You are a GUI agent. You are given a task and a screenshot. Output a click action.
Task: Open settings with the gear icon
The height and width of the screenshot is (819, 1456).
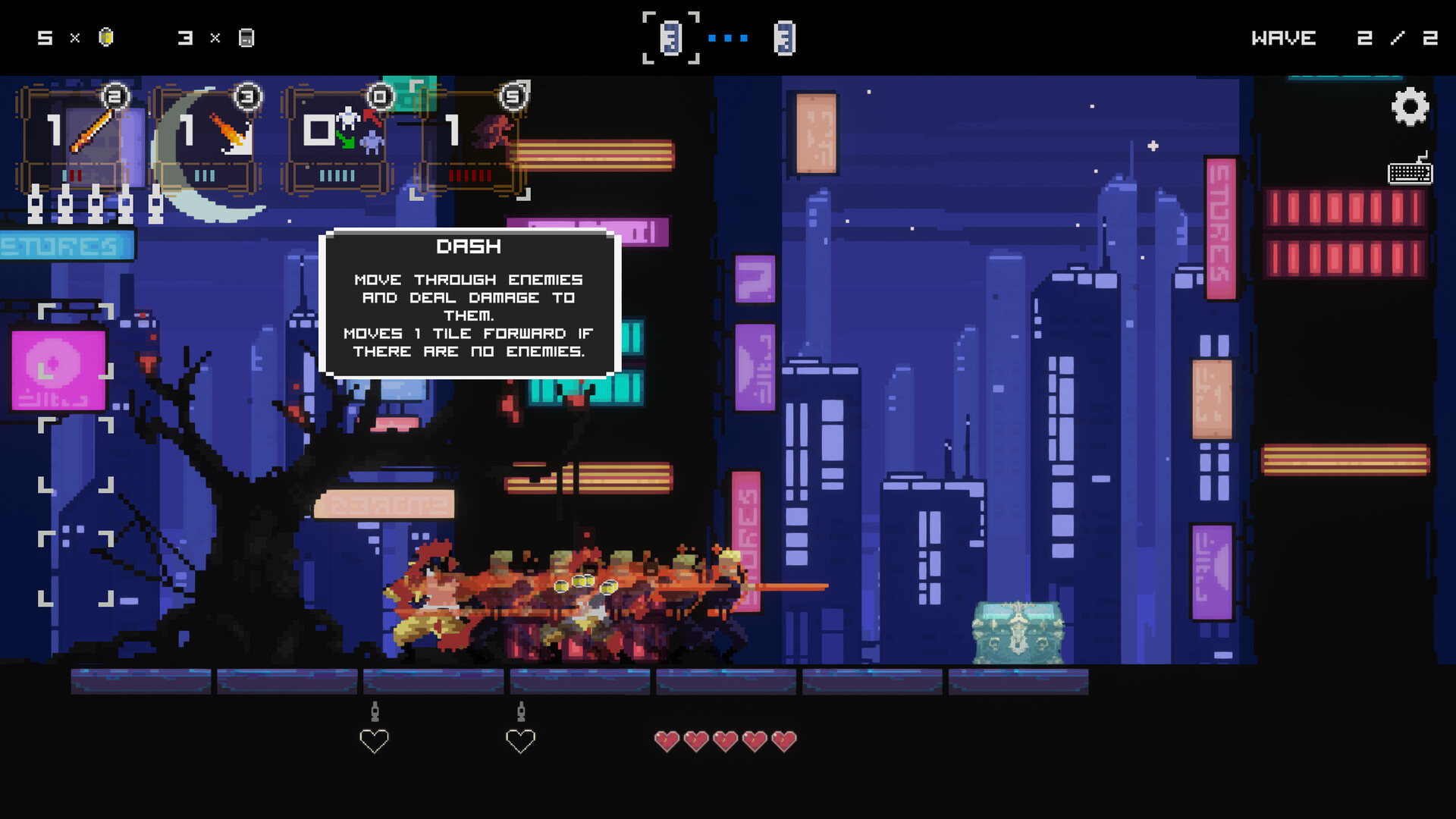click(1410, 107)
